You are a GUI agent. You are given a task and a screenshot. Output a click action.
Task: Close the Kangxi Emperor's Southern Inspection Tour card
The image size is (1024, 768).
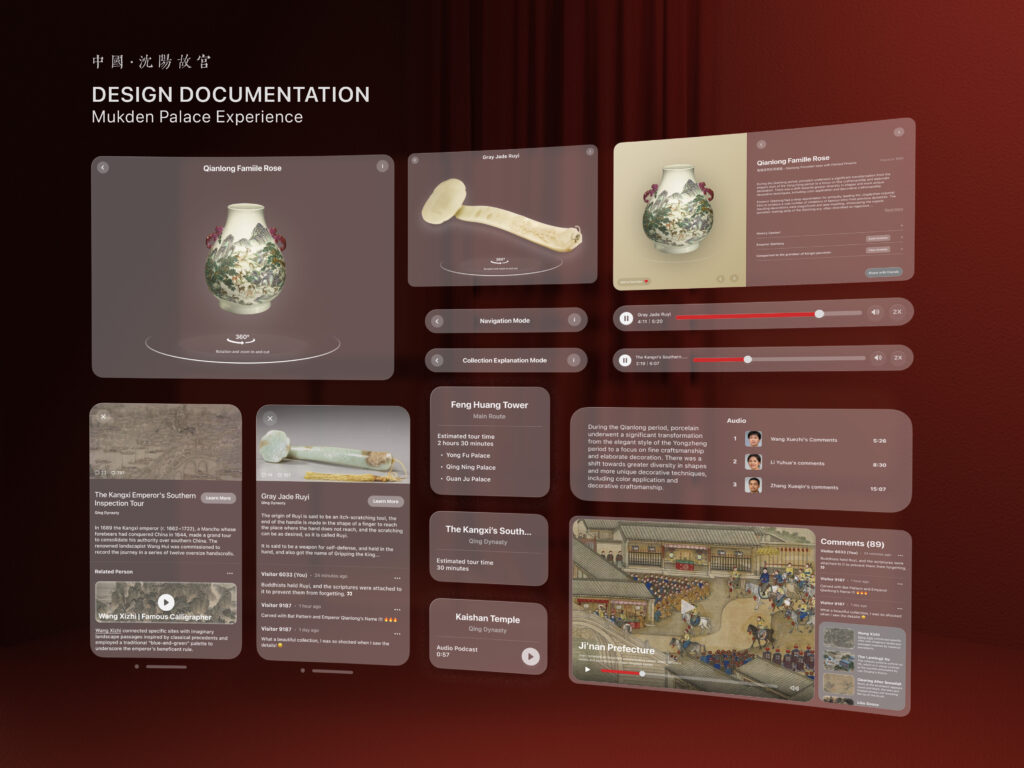click(x=102, y=418)
